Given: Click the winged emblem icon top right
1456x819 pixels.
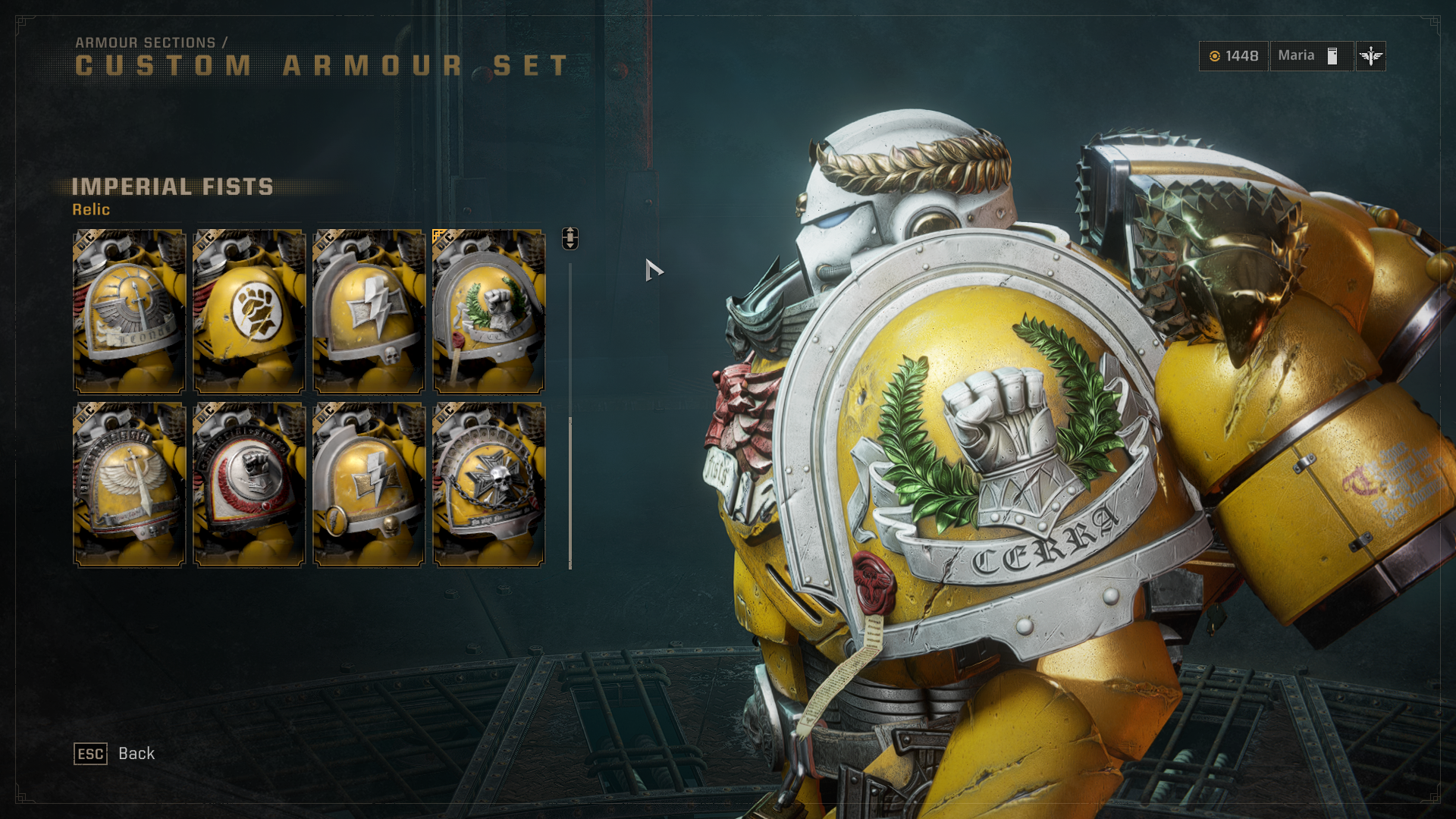Looking at the screenshot, I should point(1370,56).
